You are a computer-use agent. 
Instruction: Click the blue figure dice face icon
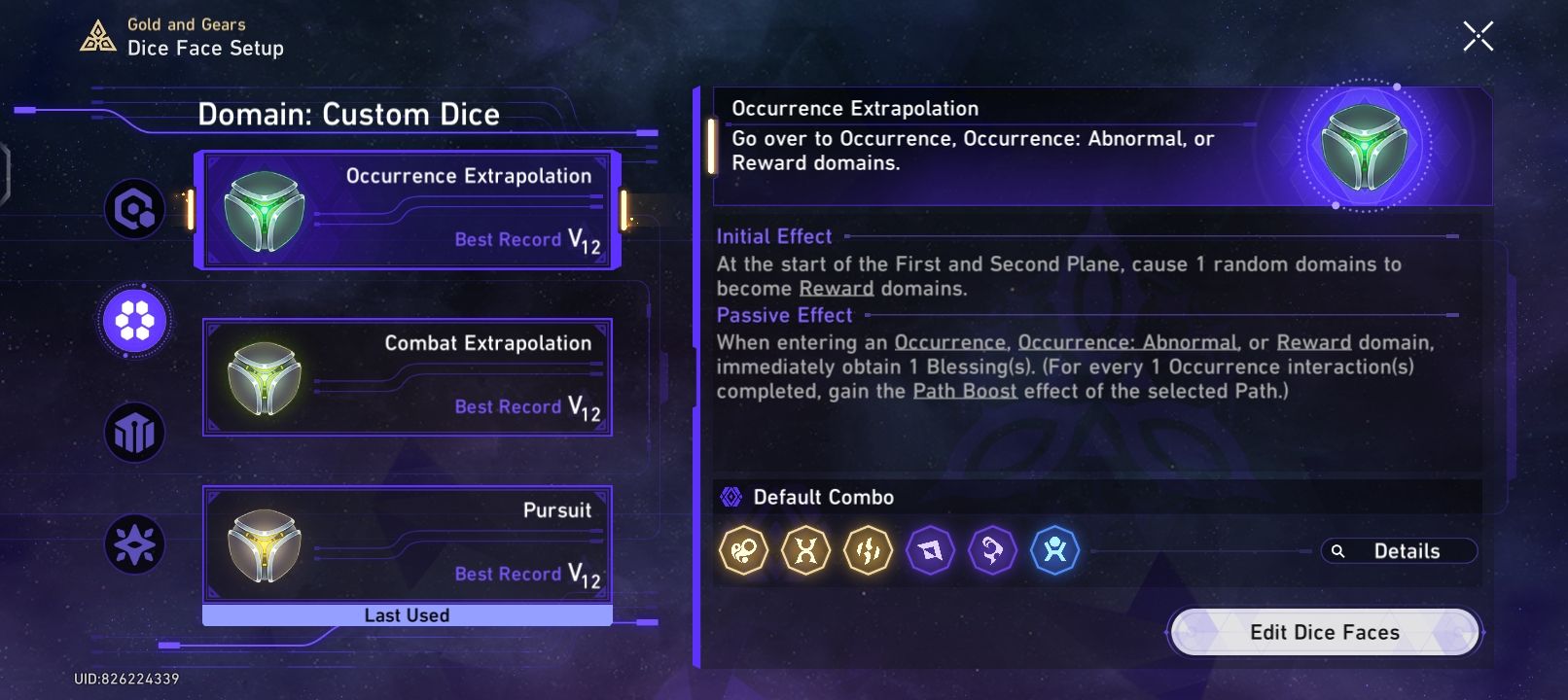point(1054,550)
